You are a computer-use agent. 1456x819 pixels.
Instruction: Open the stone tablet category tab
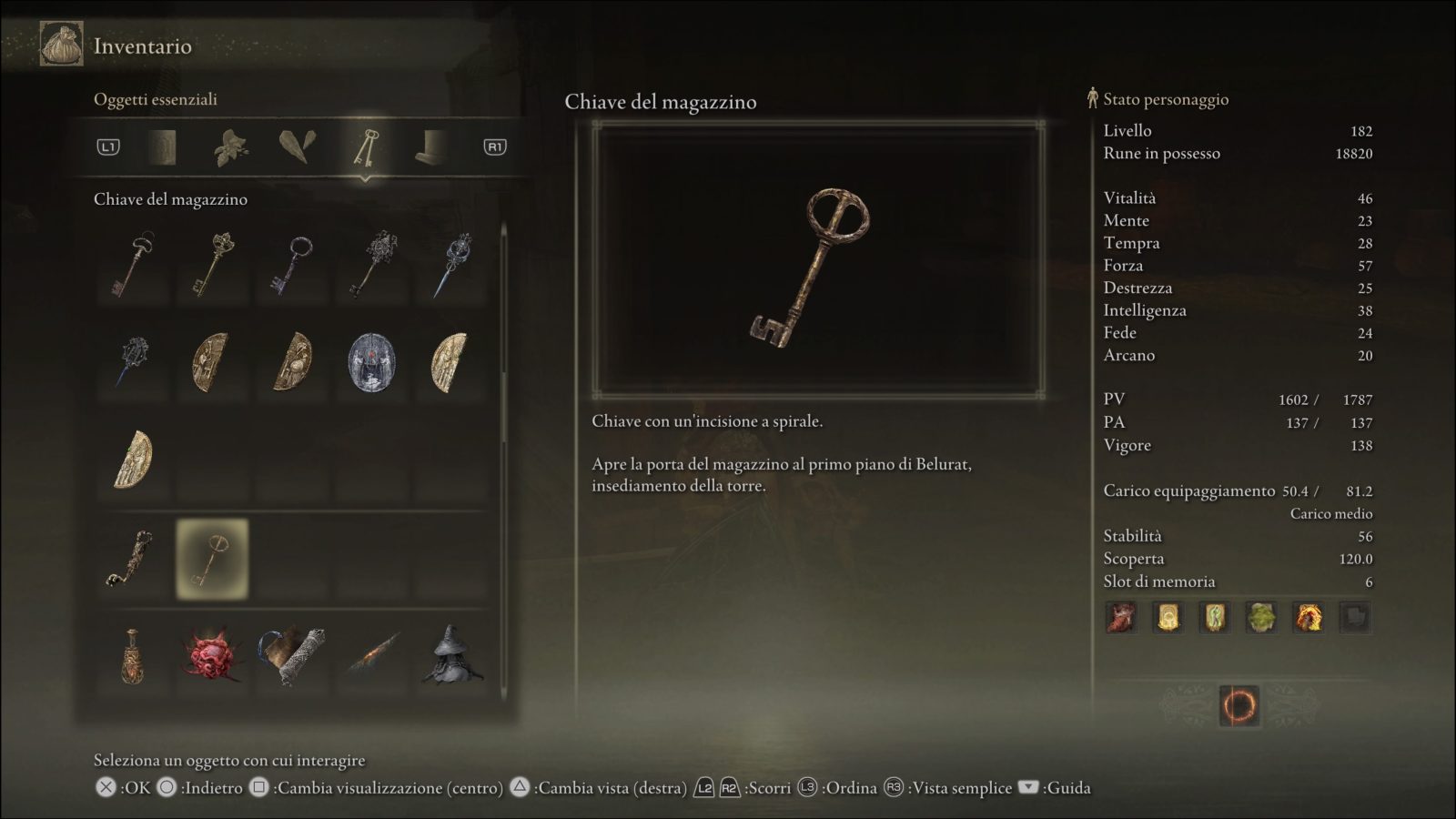[x=163, y=147]
